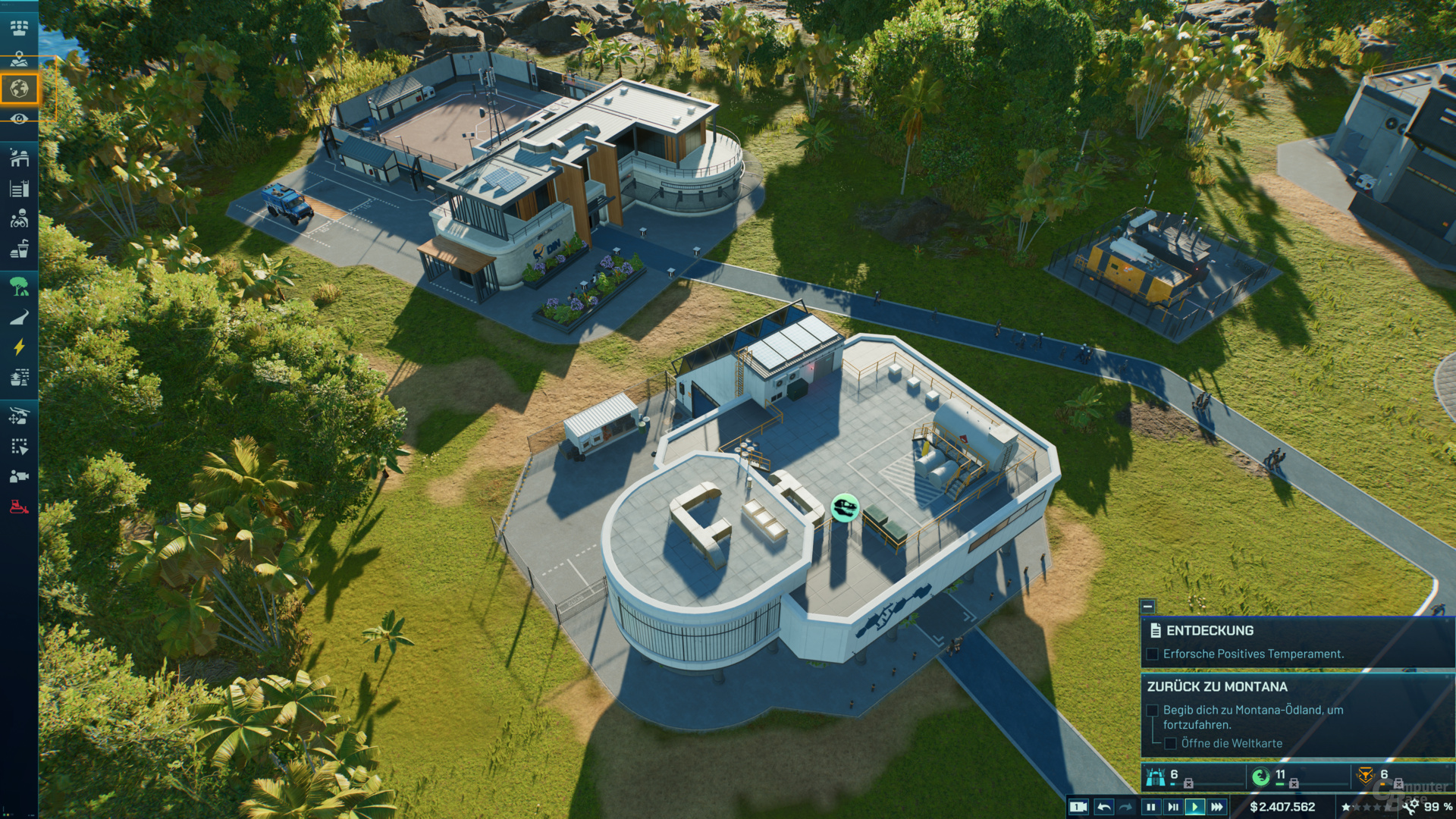The height and width of the screenshot is (819, 1456).
Task: Switch to triple fast-forward speed
Action: 1217,807
